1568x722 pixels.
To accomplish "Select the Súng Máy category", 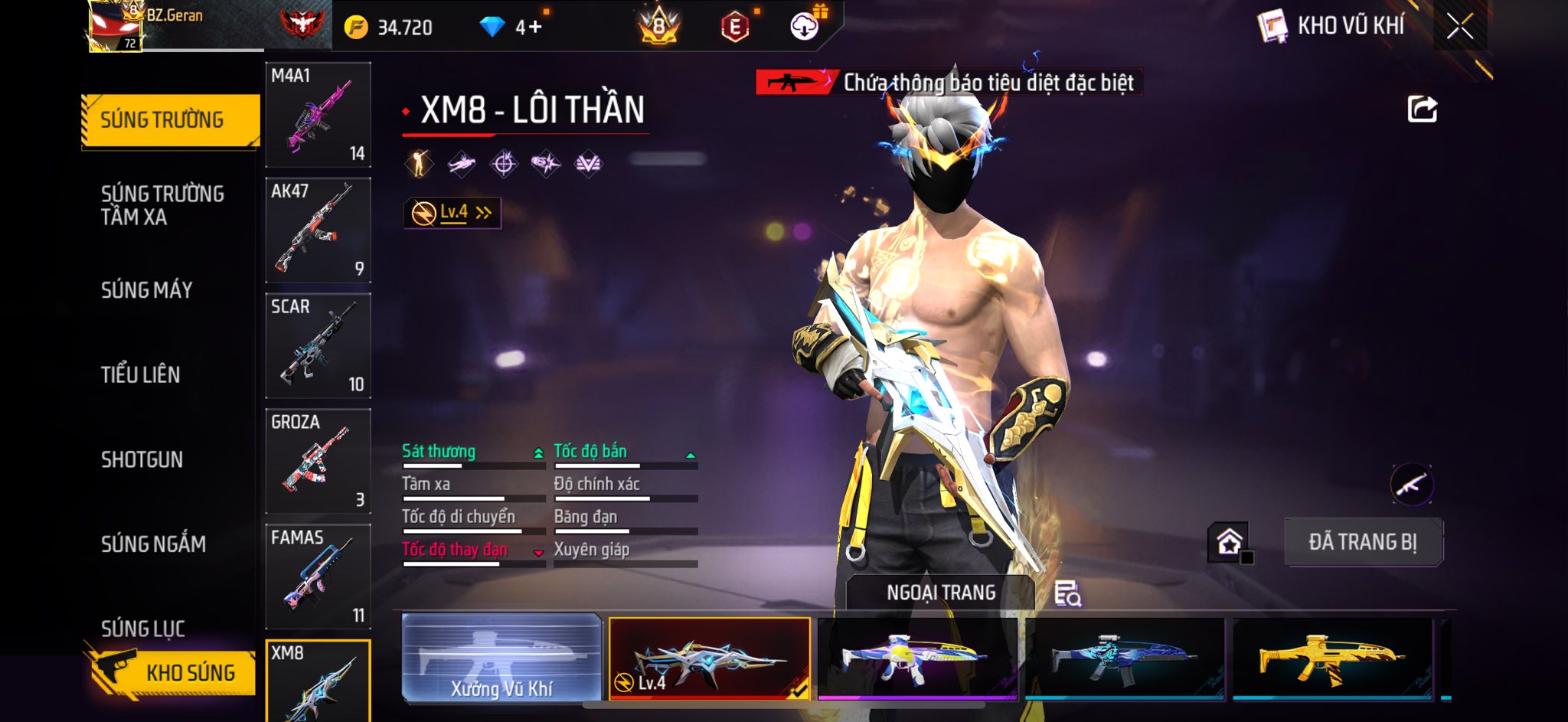I will pyautogui.click(x=147, y=290).
